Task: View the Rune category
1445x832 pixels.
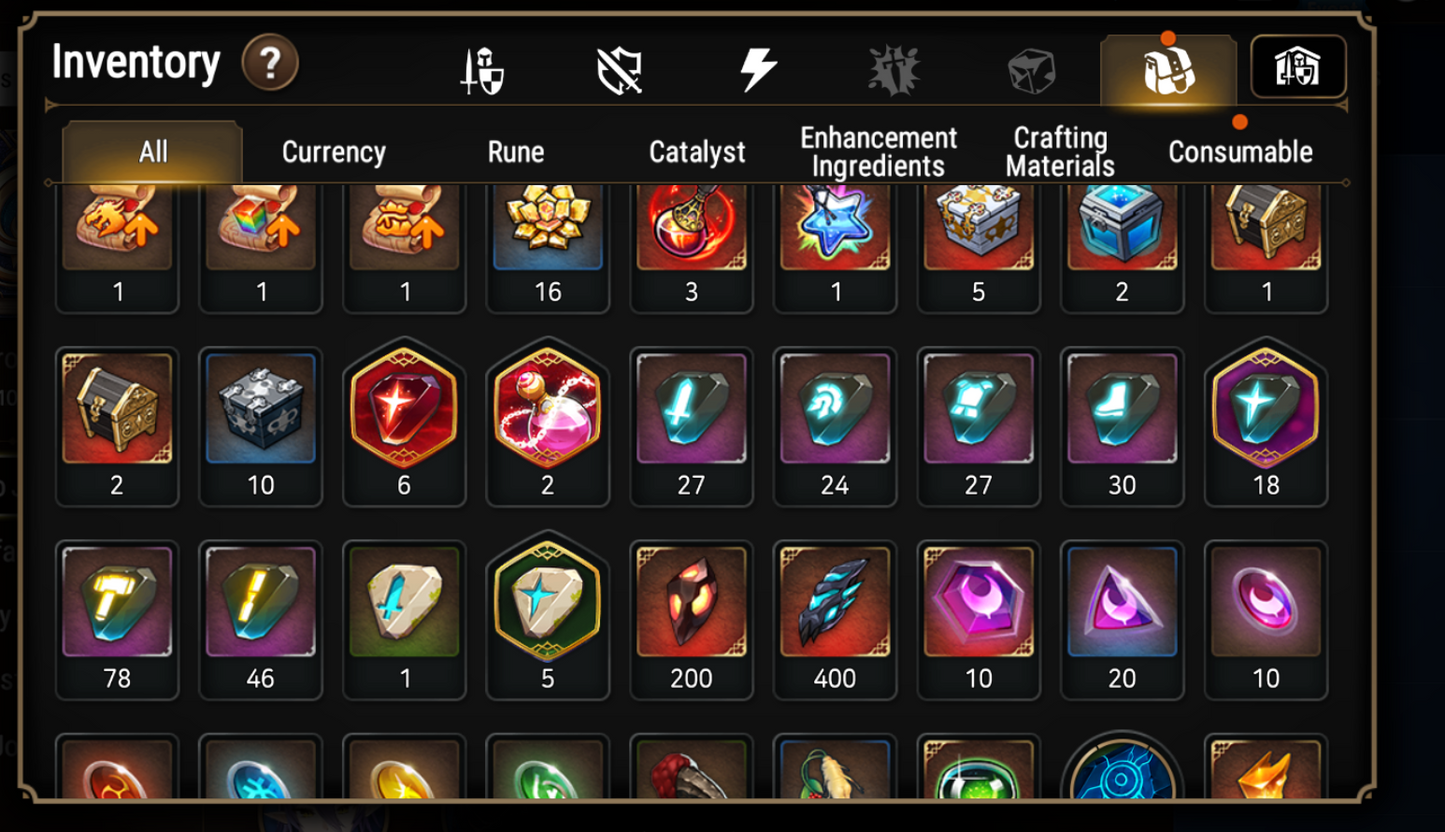Action: (514, 152)
